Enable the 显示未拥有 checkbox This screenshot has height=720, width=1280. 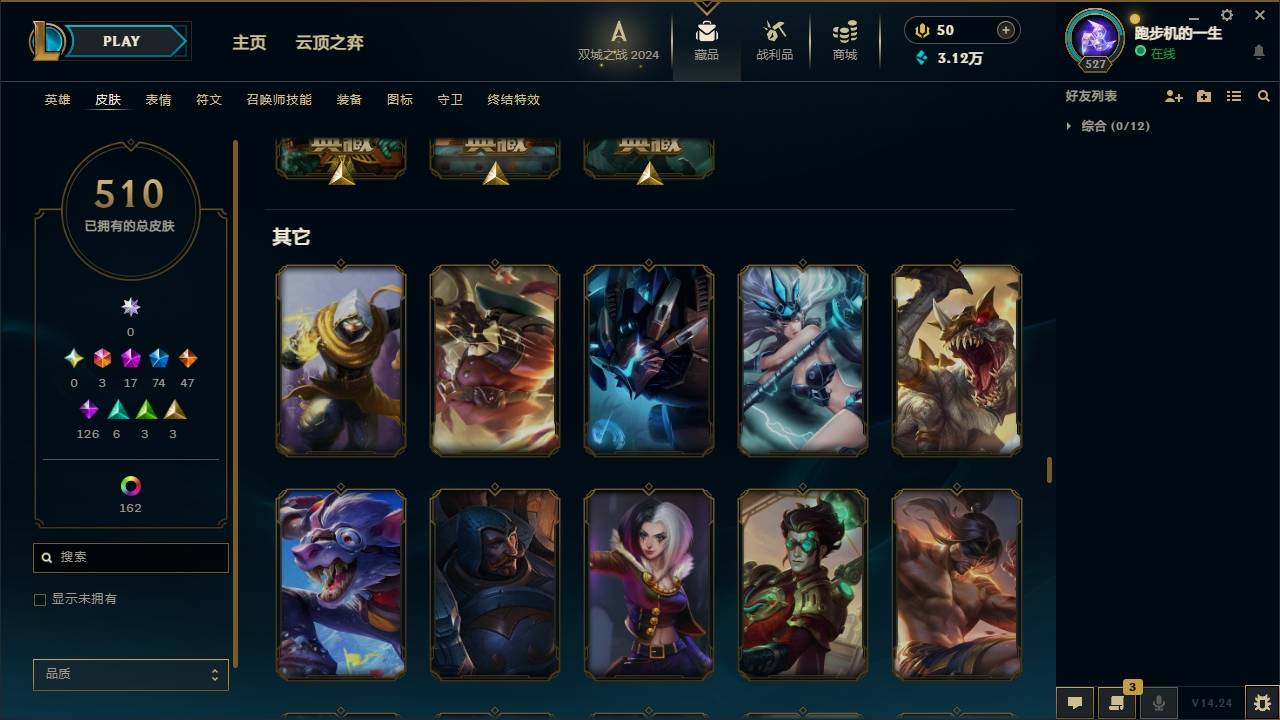pos(40,599)
